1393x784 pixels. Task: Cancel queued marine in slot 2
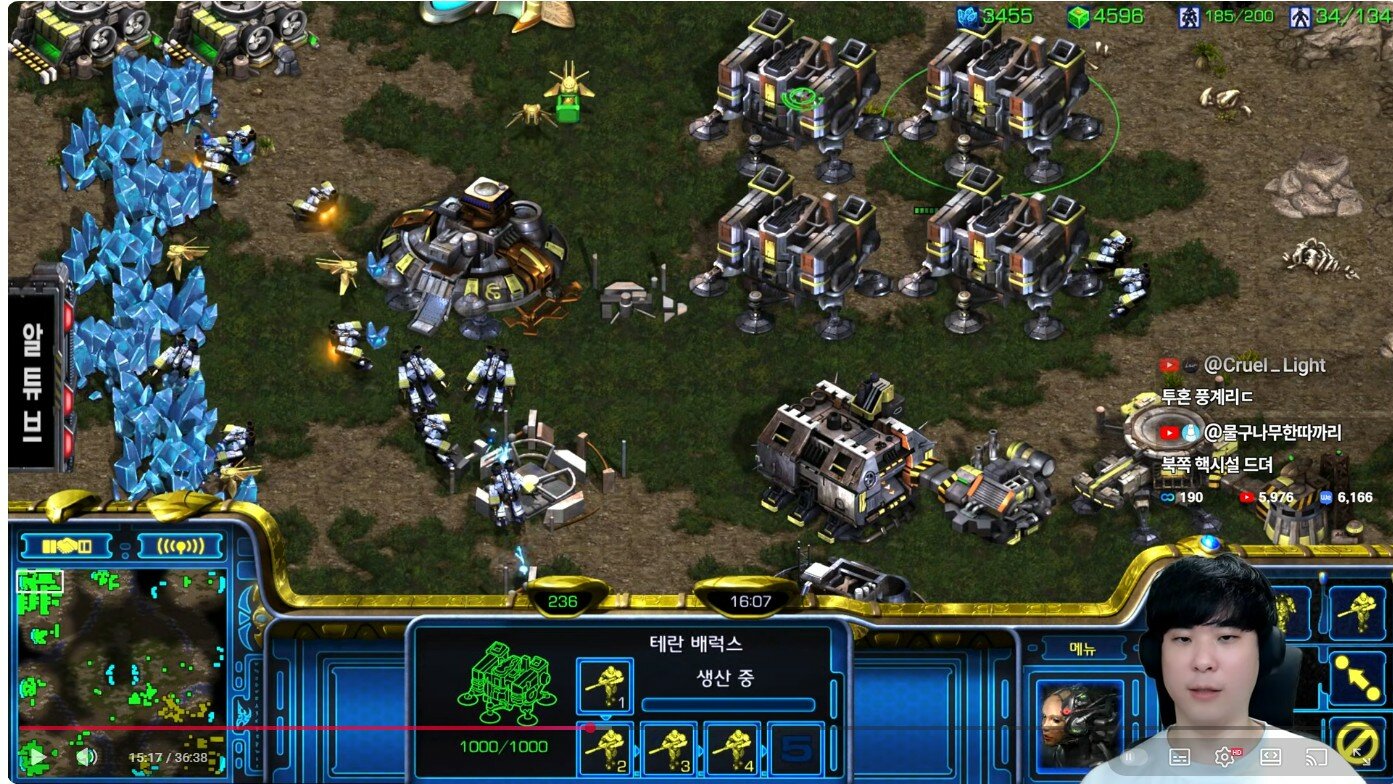pos(605,748)
